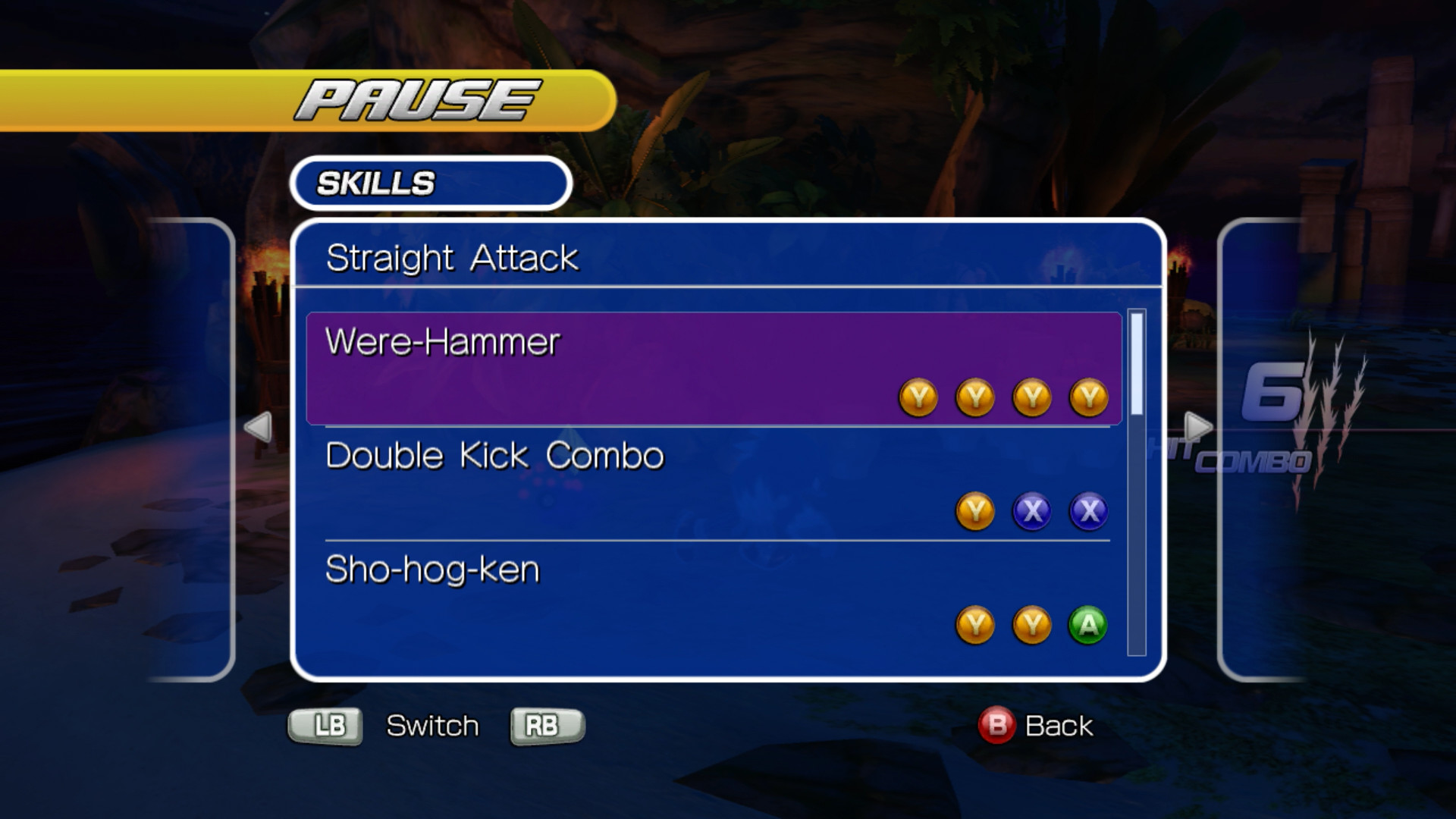Click the RB shoulder button icon
This screenshot has width=1456, height=819.
[x=545, y=725]
